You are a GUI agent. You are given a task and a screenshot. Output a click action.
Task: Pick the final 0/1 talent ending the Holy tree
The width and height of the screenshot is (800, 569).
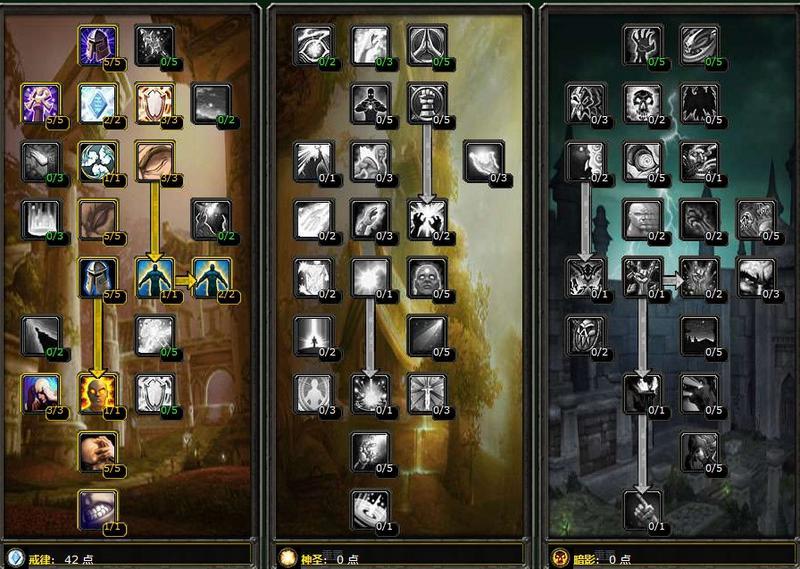coord(370,507)
